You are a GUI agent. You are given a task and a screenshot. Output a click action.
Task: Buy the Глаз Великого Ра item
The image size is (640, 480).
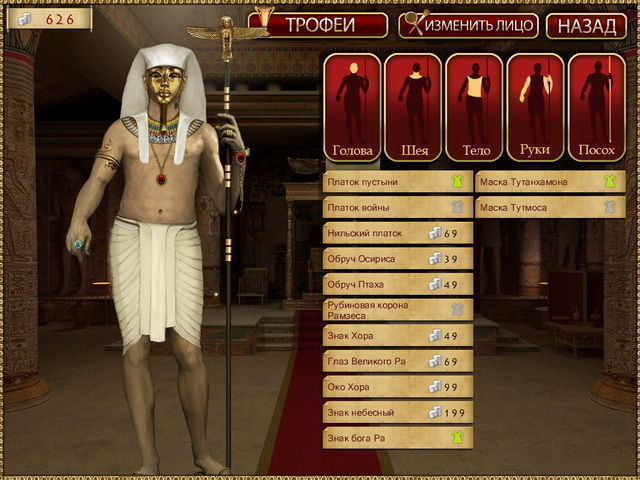[398, 360]
